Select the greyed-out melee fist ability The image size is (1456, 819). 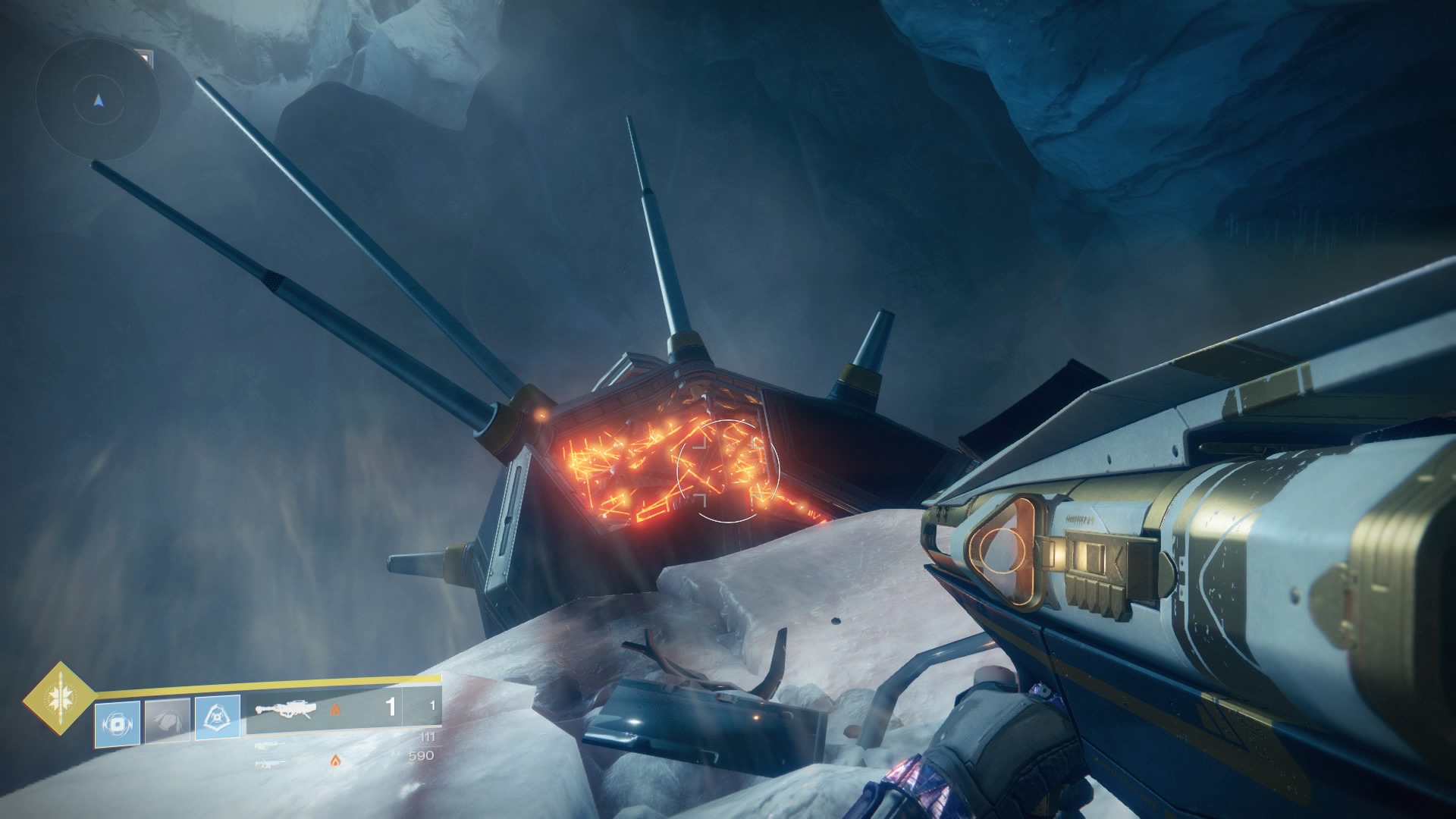click(168, 721)
